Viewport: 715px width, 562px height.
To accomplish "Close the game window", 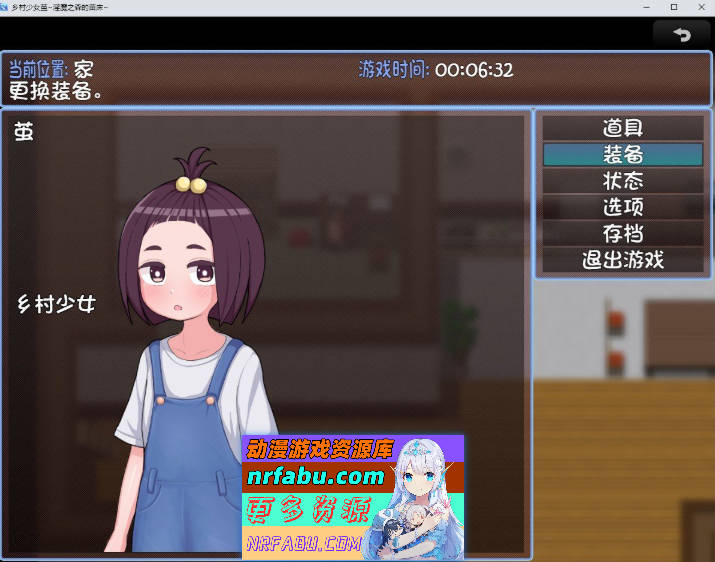I will coord(700,7).
